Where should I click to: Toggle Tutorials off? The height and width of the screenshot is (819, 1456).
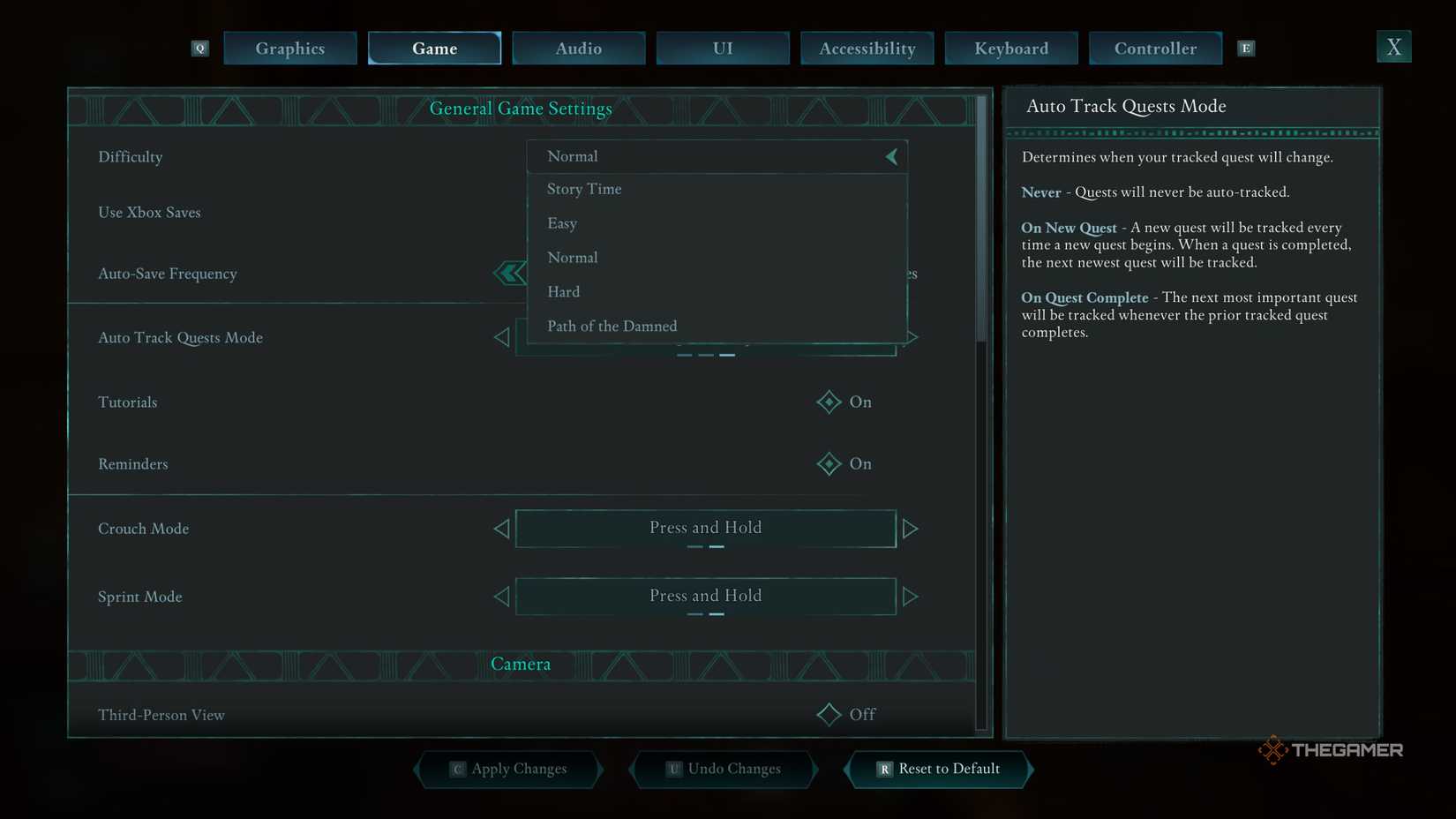(829, 402)
